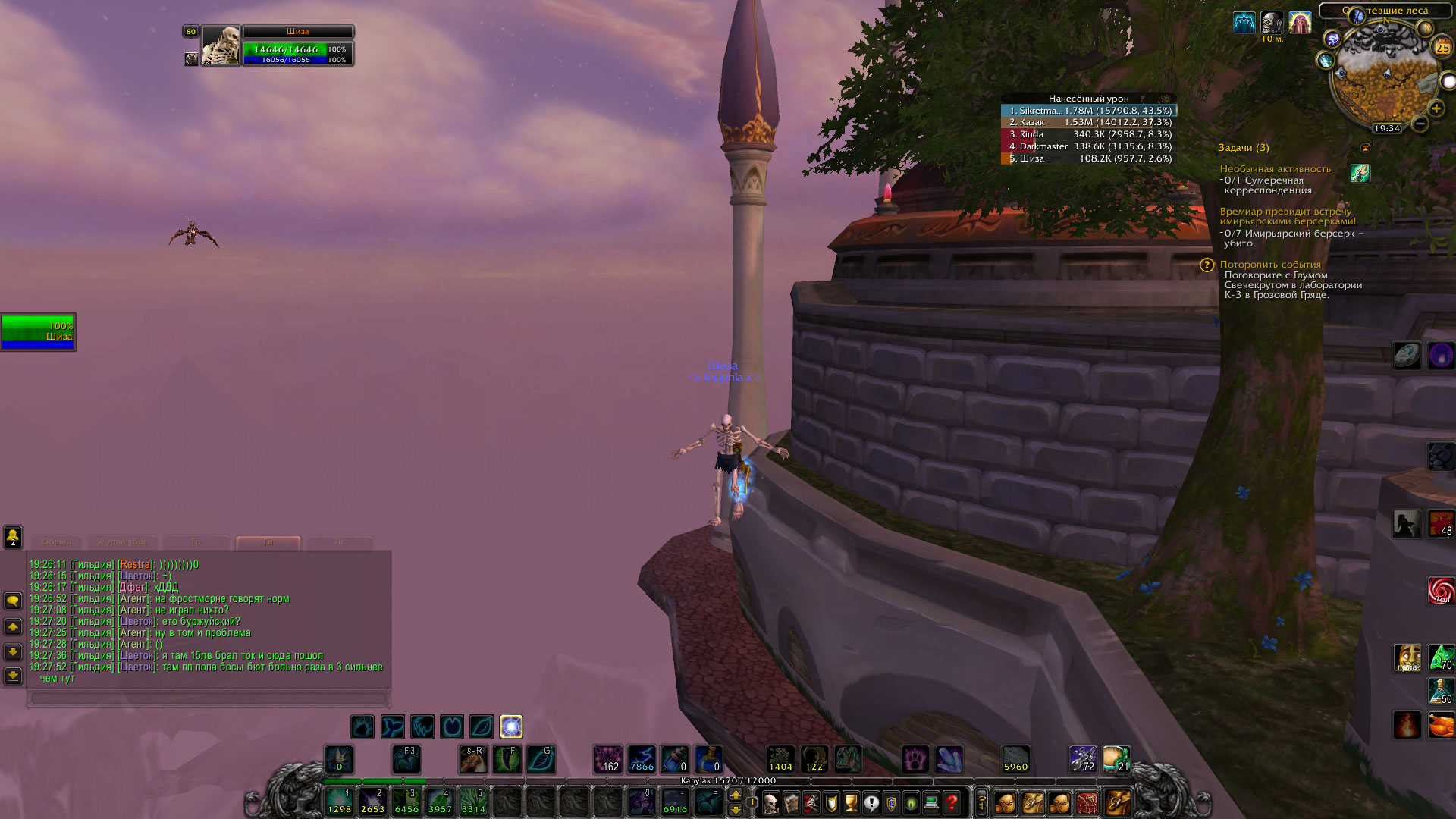Open the red question mark help button
1456x819 pixels.
coord(952,802)
